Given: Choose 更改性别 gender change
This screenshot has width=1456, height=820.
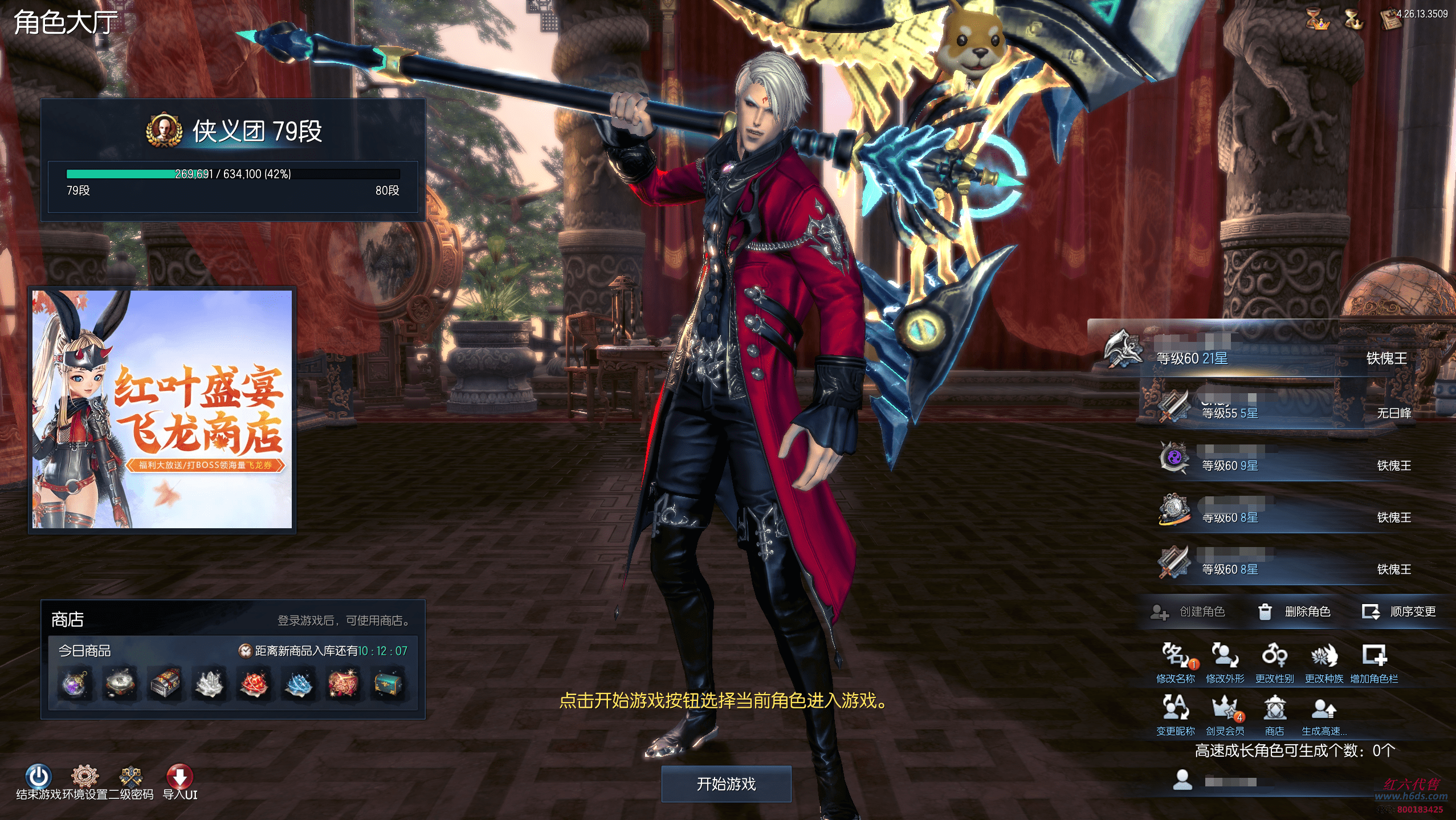Looking at the screenshot, I should click(1274, 661).
